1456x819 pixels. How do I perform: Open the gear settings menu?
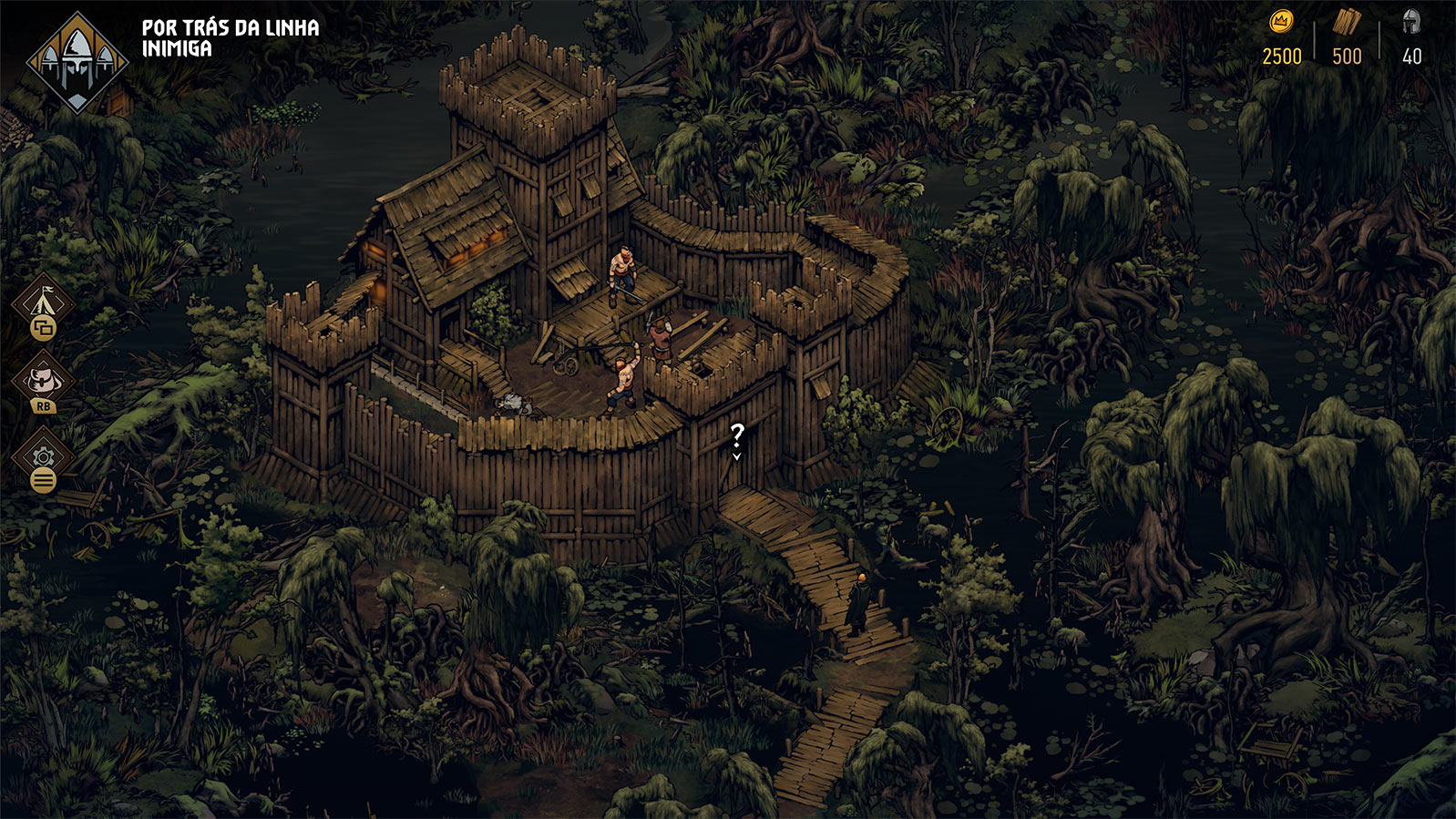pyautogui.click(x=43, y=457)
